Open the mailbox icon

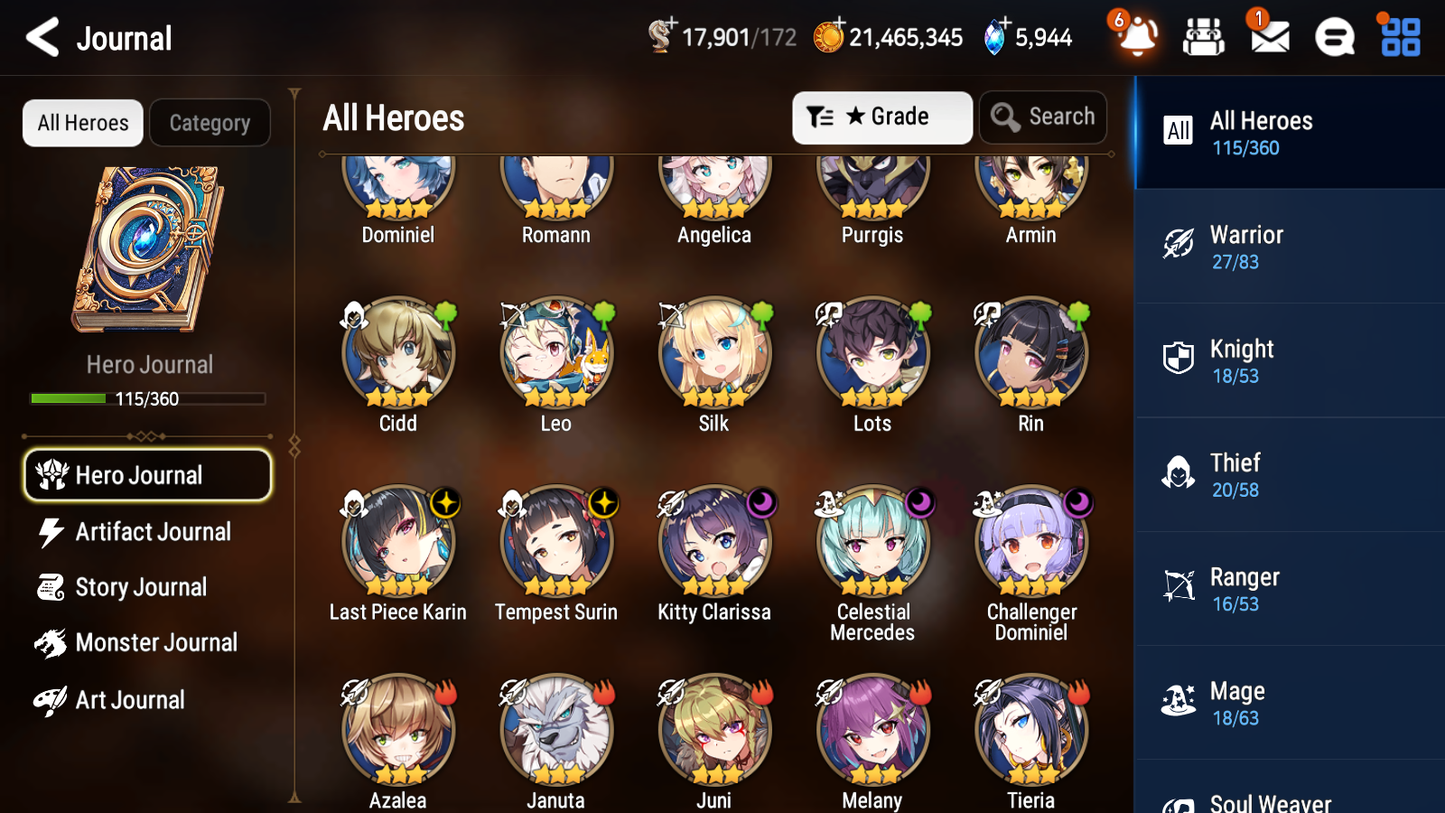1268,37
